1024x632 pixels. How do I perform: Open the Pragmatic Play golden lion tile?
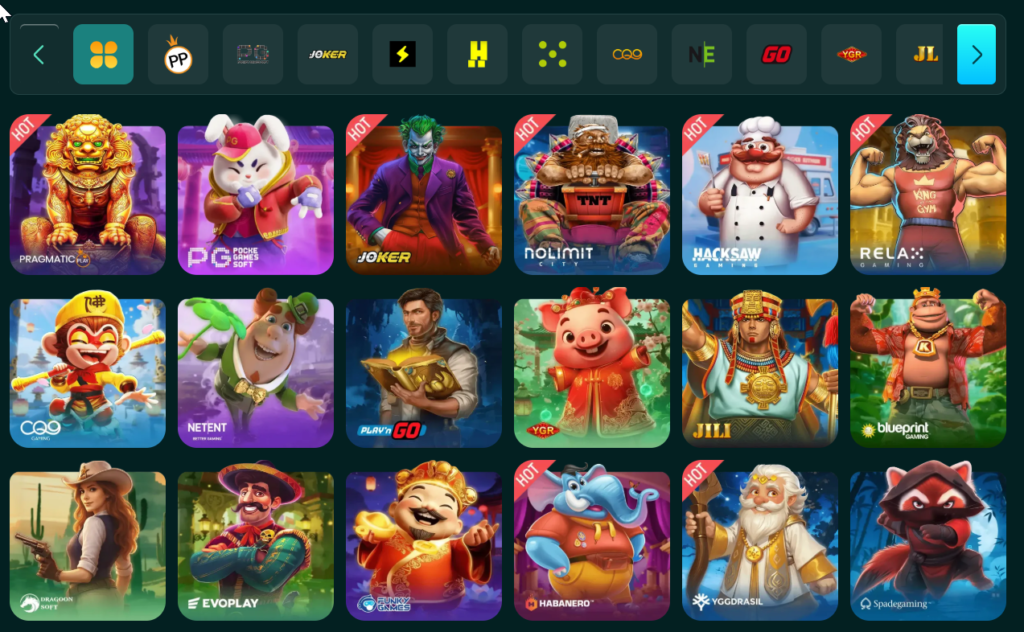pos(88,195)
